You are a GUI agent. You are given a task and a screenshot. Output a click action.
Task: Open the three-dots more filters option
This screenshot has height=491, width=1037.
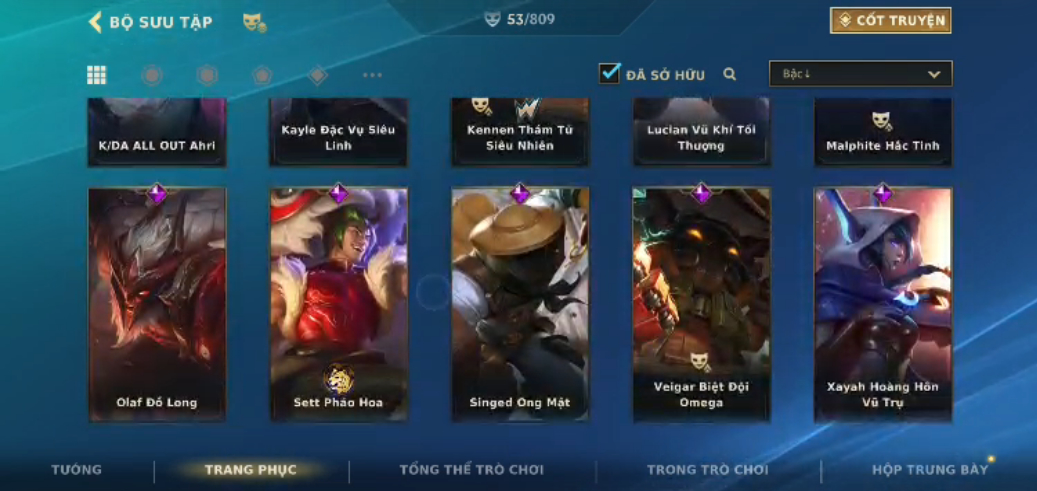[372, 75]
